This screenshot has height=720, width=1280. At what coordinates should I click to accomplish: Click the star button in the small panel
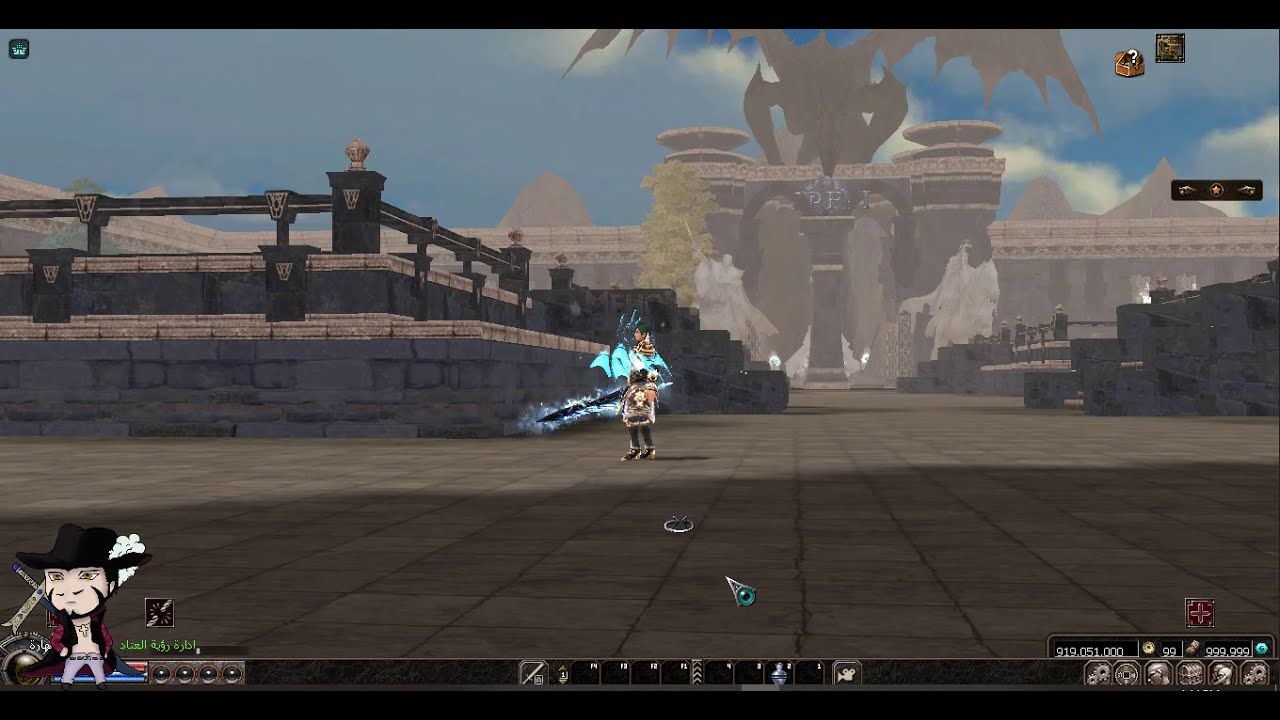1216,190
